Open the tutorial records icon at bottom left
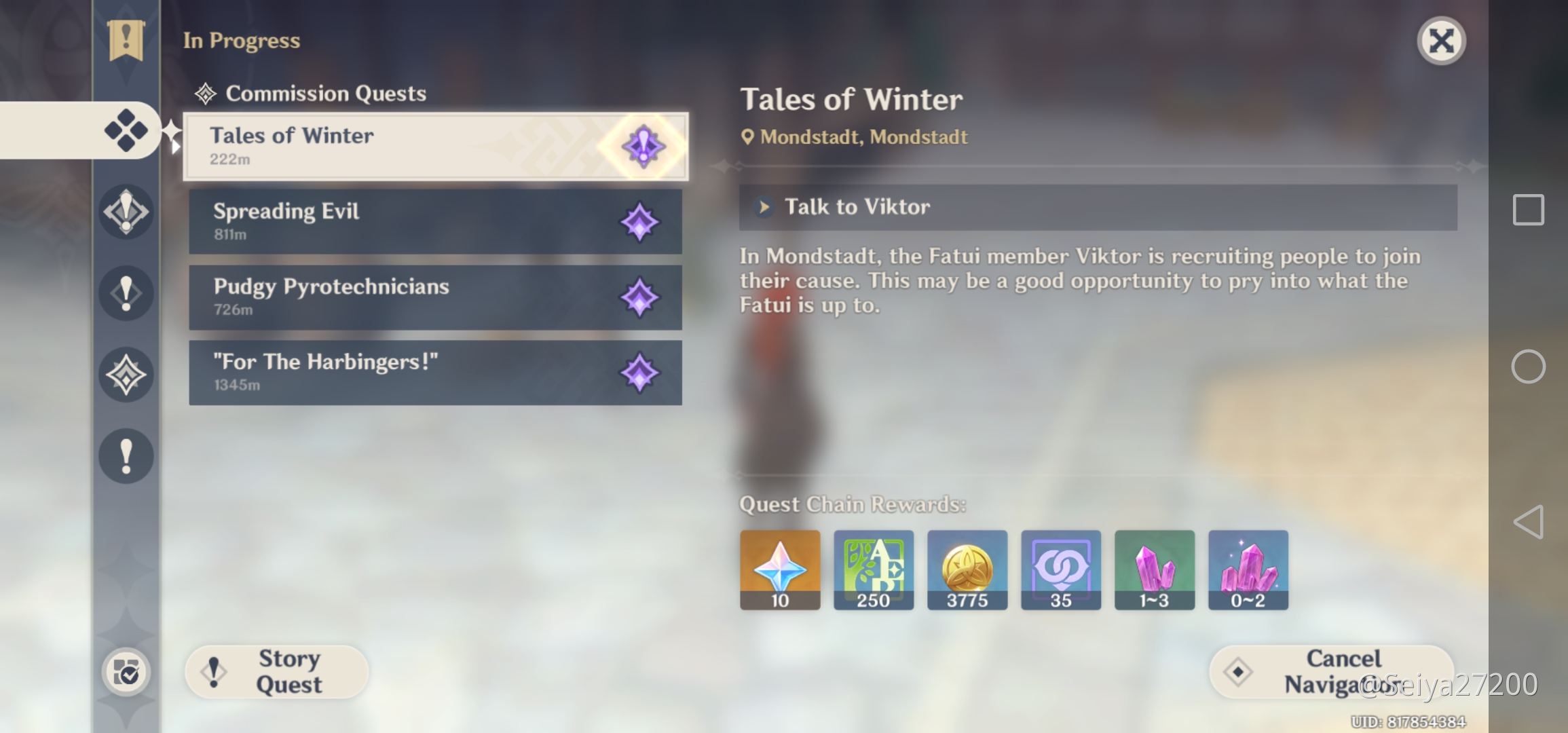The height and width of the screenshot is (733, 1568). click(x=126, y=671)
